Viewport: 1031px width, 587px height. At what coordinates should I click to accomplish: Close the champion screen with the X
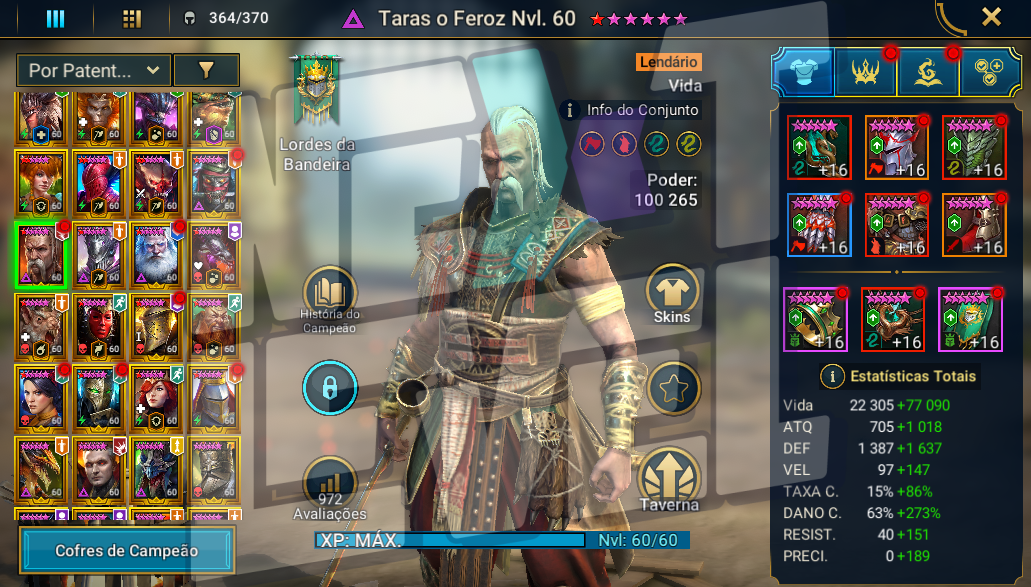[x=991, y=17]
